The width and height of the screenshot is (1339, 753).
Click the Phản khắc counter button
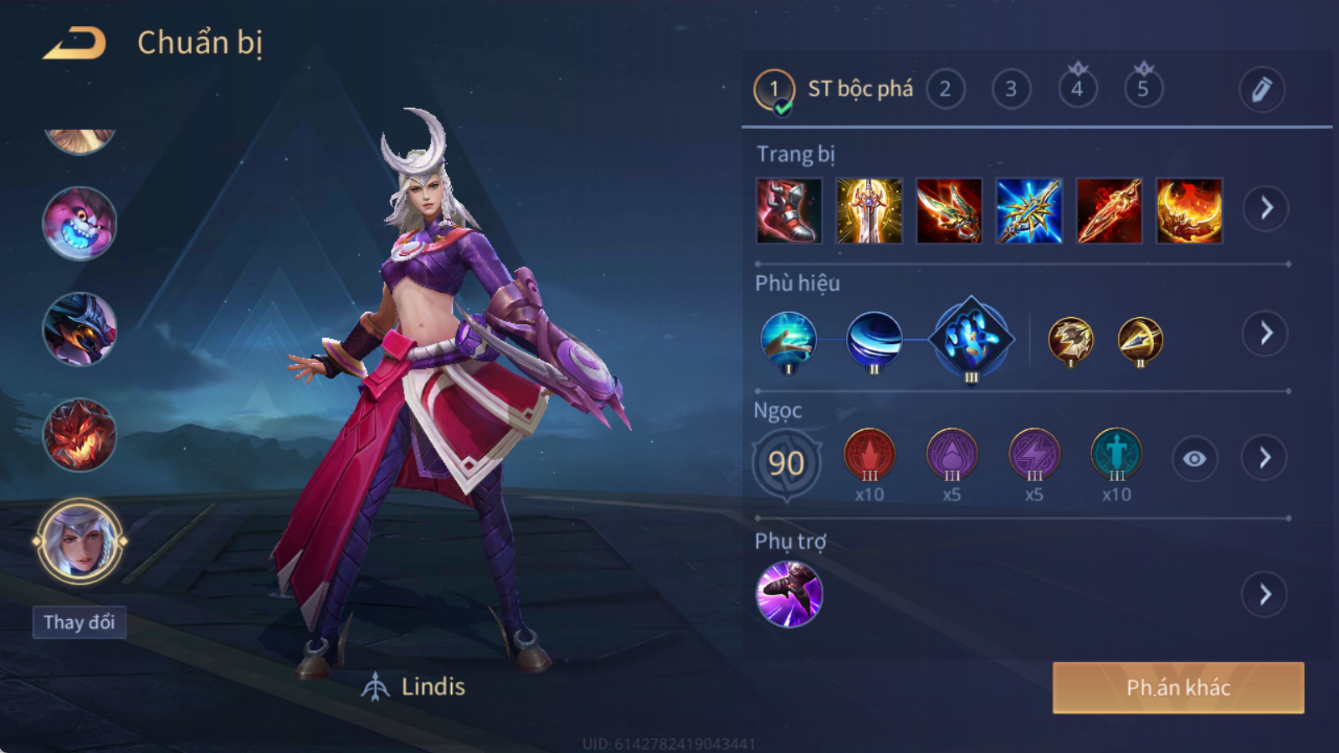coord(1178,688)
